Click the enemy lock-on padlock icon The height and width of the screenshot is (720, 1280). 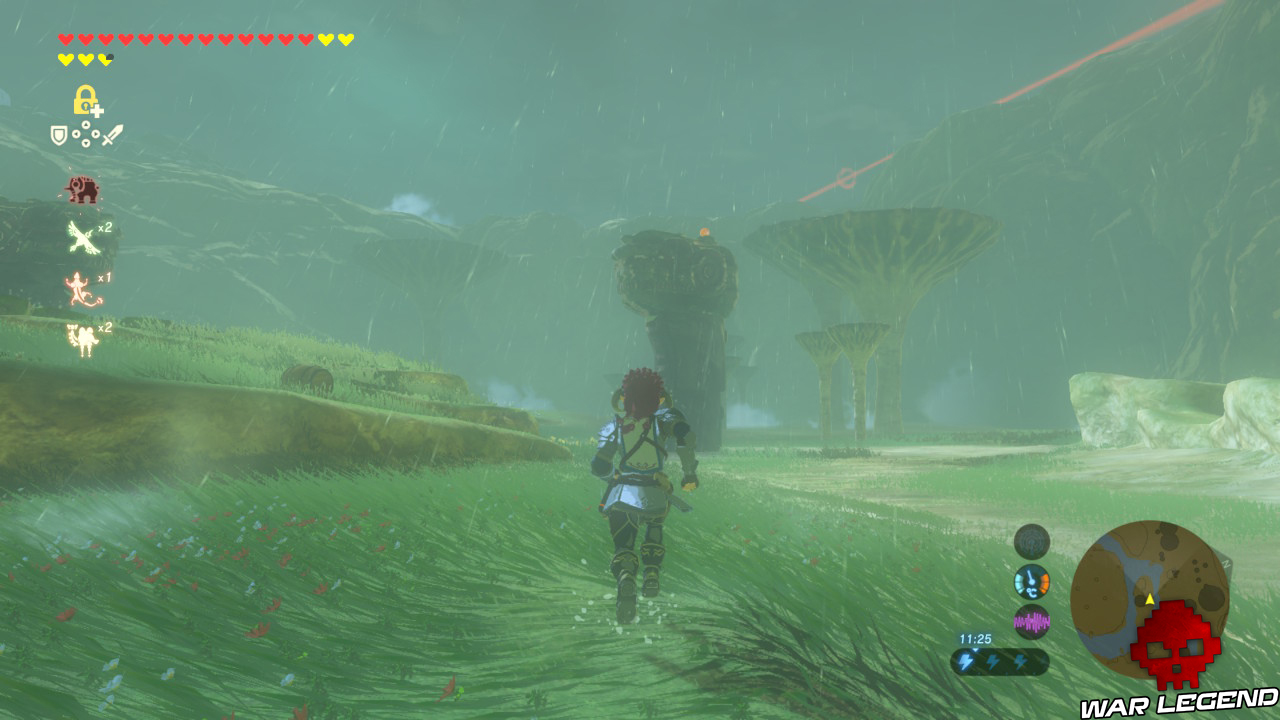coord(86,99)
